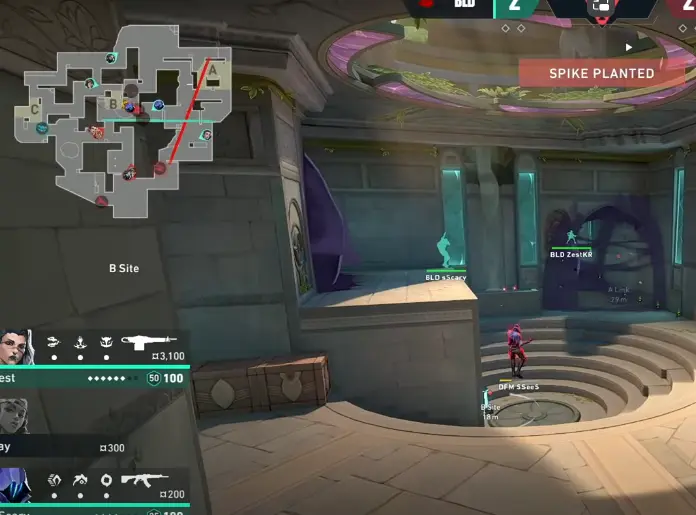This screenshot has width=696, height=515.
Task: Pick Scary's Omen portrait in player list
Action: [16, 485]
